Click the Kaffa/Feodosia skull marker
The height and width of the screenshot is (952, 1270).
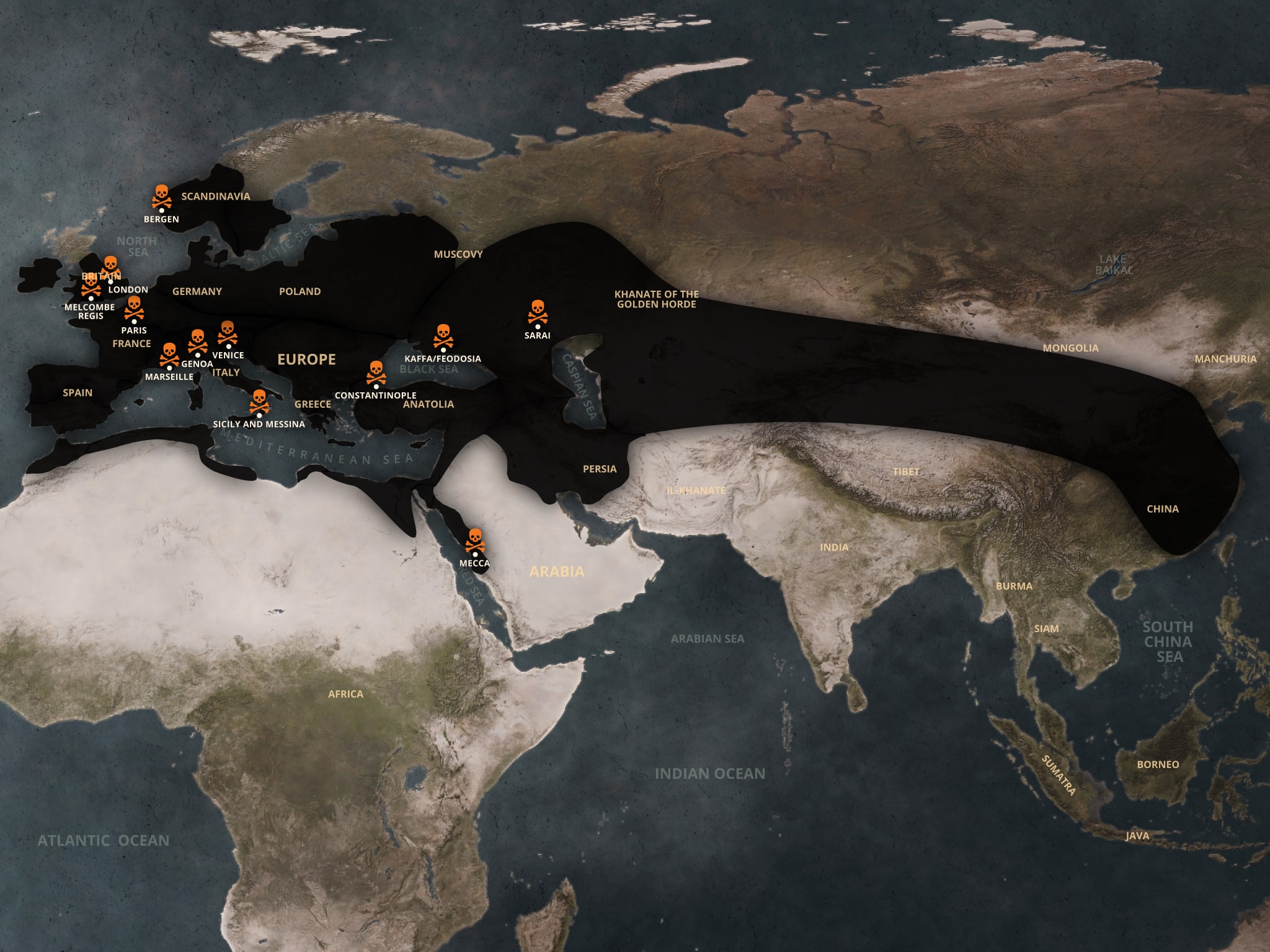click(x=443, y=336)
